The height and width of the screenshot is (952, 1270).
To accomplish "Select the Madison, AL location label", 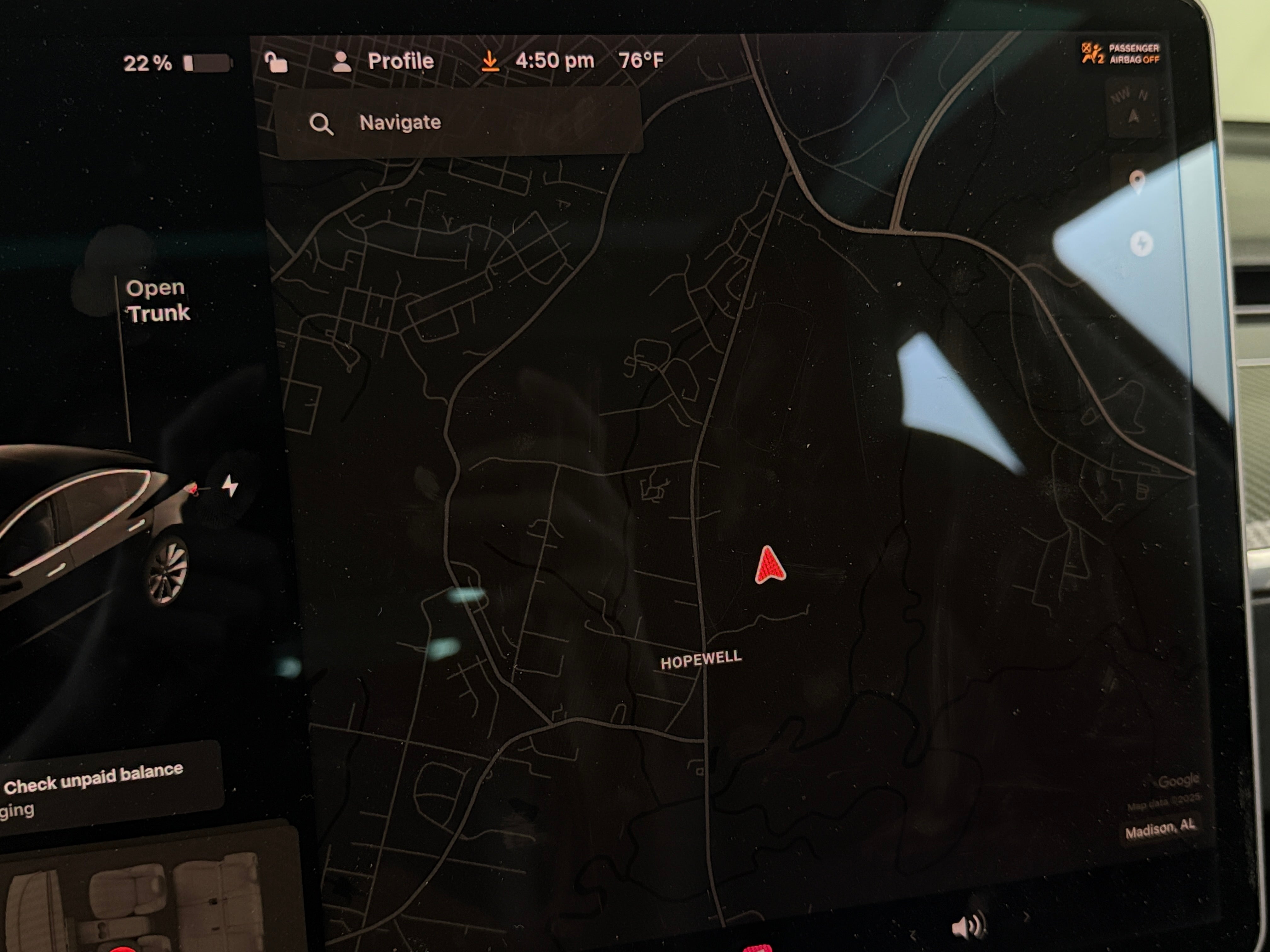I will click(x=1160, y=829).
